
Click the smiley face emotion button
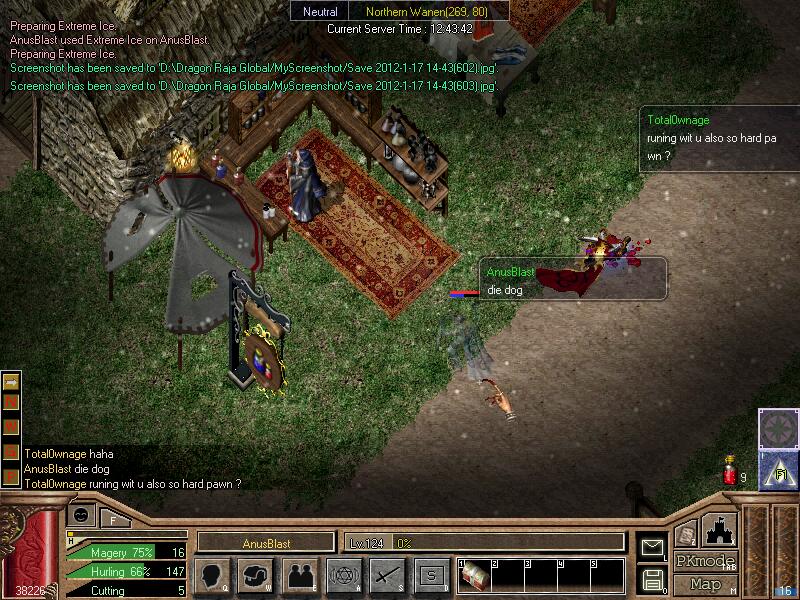81,515
